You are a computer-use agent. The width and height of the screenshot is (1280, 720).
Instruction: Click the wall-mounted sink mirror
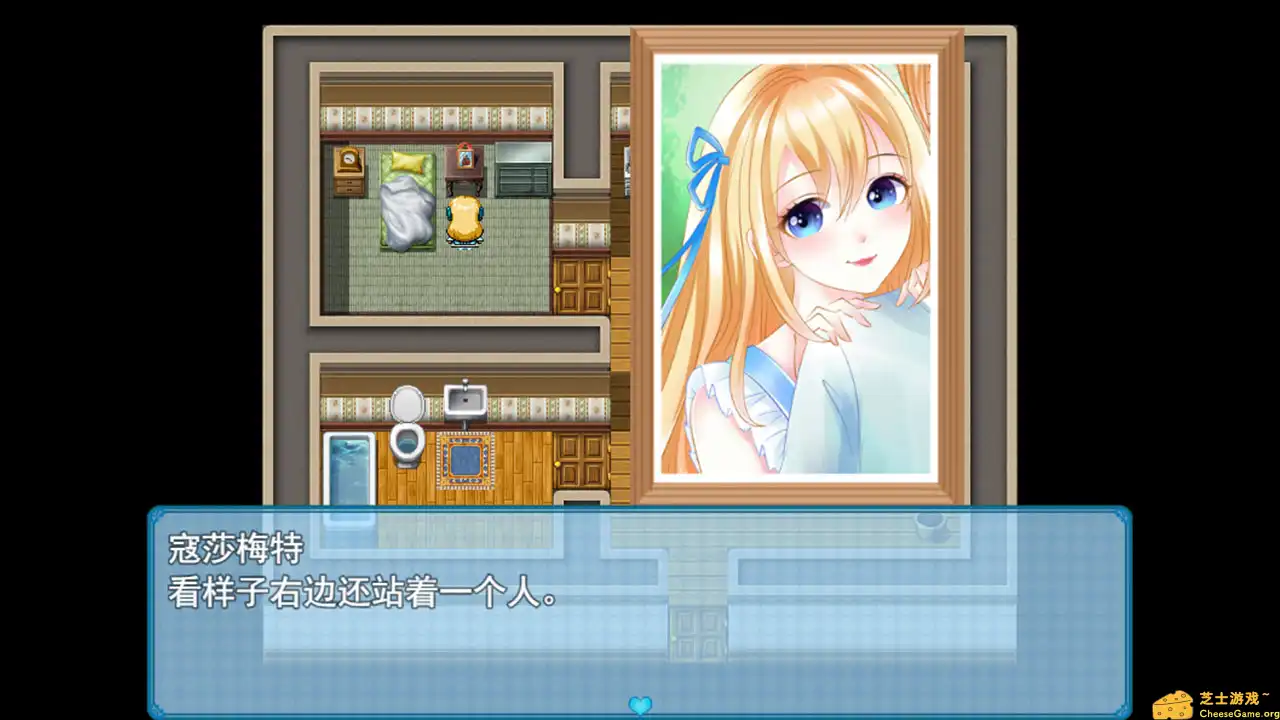(466, 397)
